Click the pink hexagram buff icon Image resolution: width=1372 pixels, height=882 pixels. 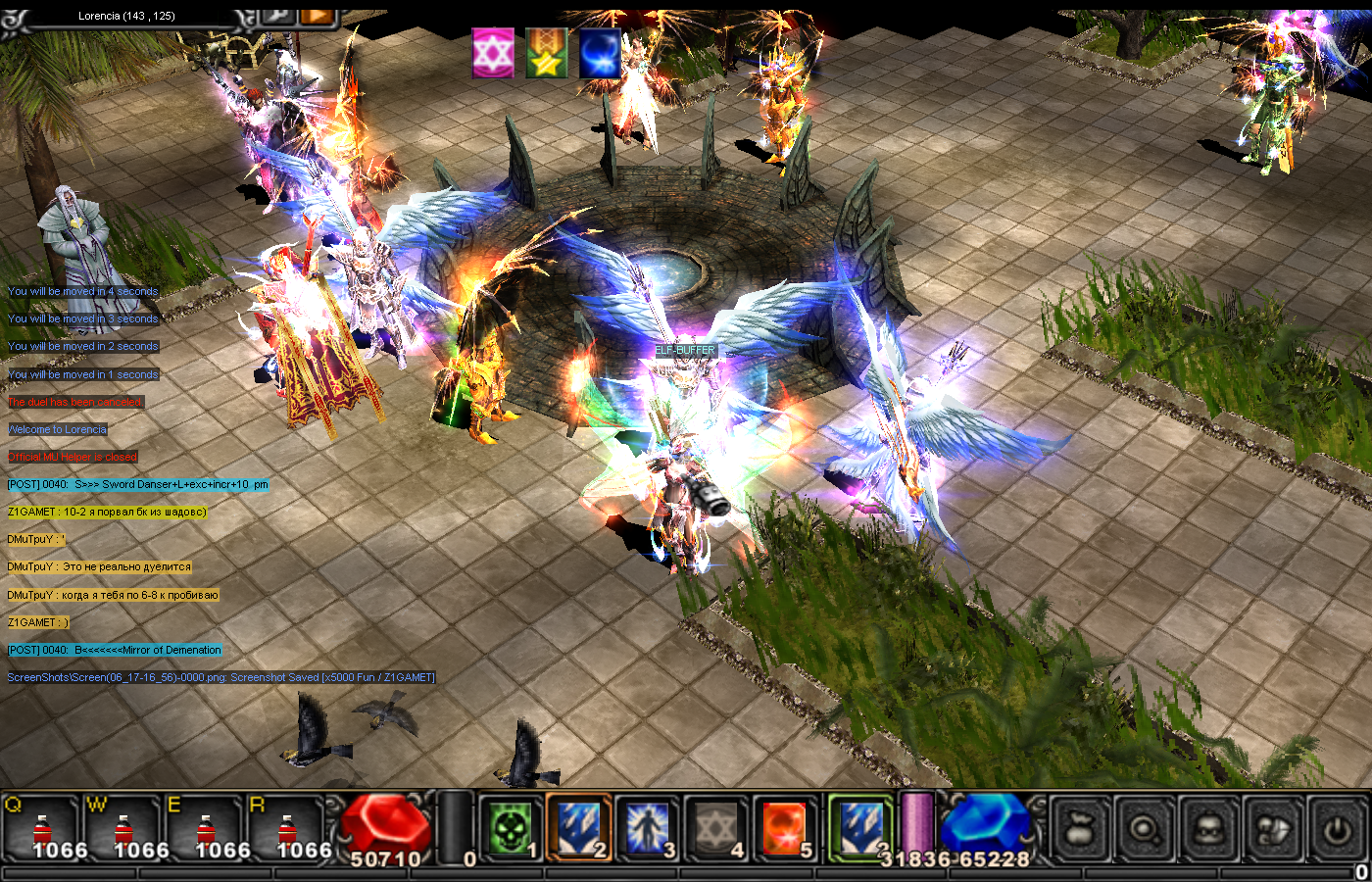pyautogui.click(x=493, y=53)
